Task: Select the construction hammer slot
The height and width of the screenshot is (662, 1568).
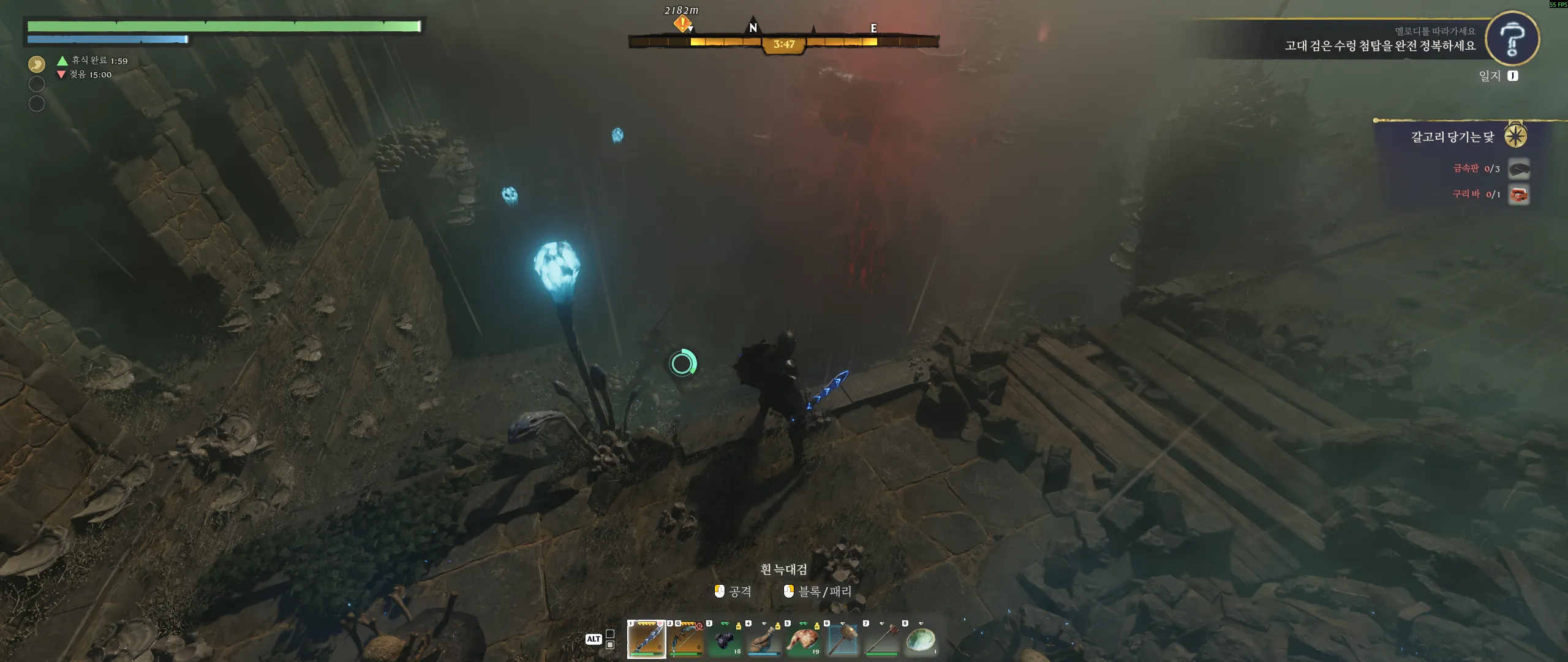Action: coord(842,639)
